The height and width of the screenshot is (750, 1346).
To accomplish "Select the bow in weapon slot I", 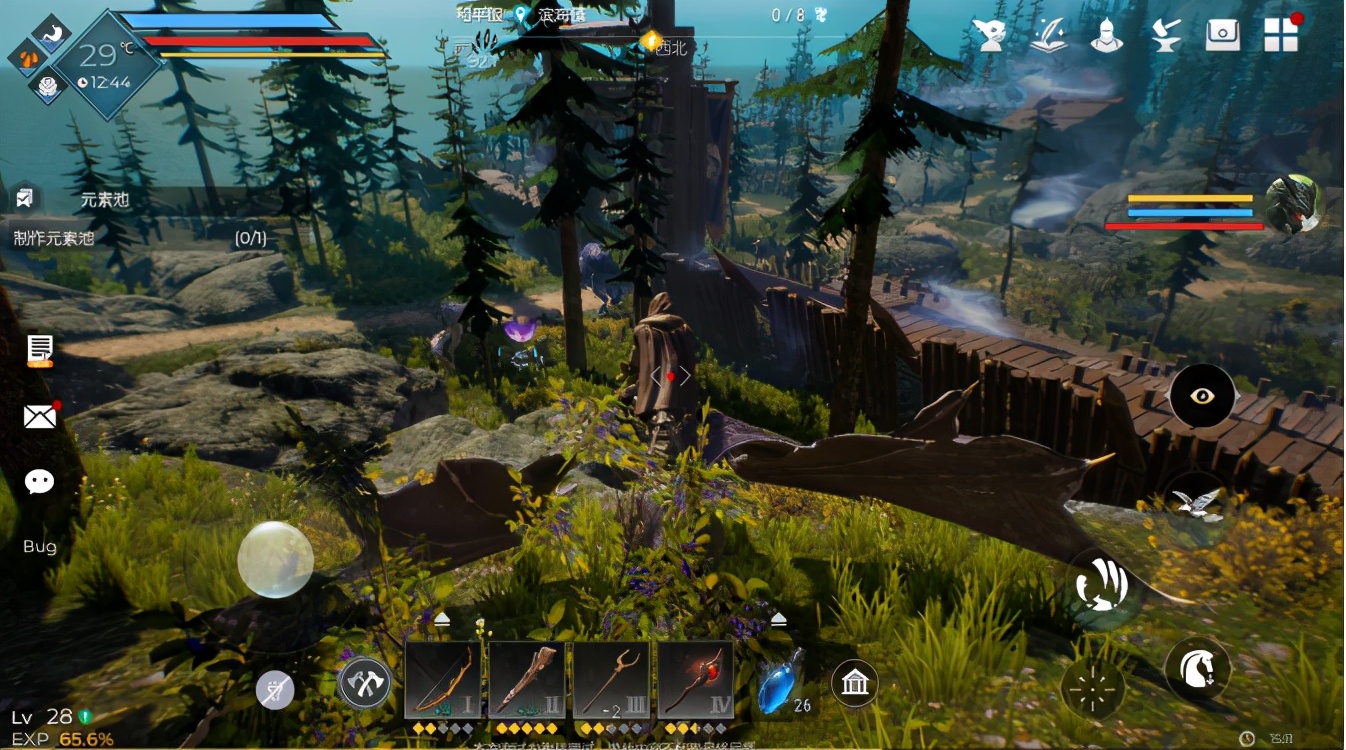I will pyautogui.click(x=443, y=680).
